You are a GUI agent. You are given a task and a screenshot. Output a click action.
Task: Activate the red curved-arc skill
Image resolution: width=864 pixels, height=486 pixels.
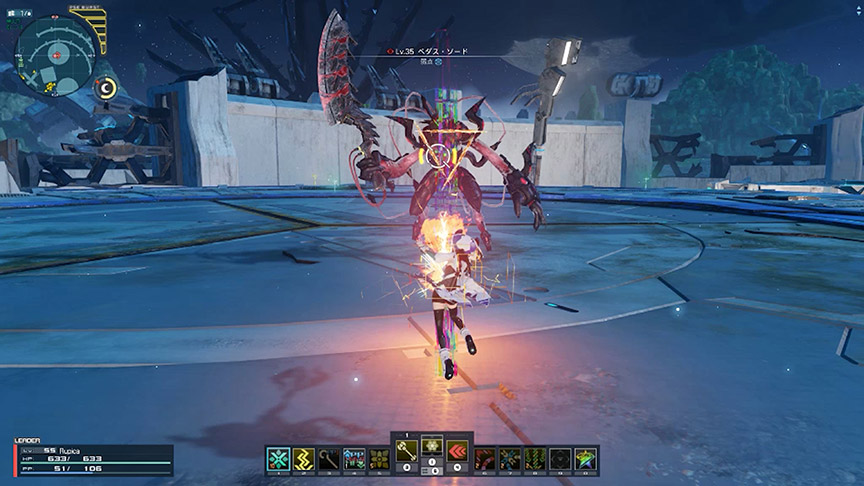pyautogui.click(x=485, y=458)
